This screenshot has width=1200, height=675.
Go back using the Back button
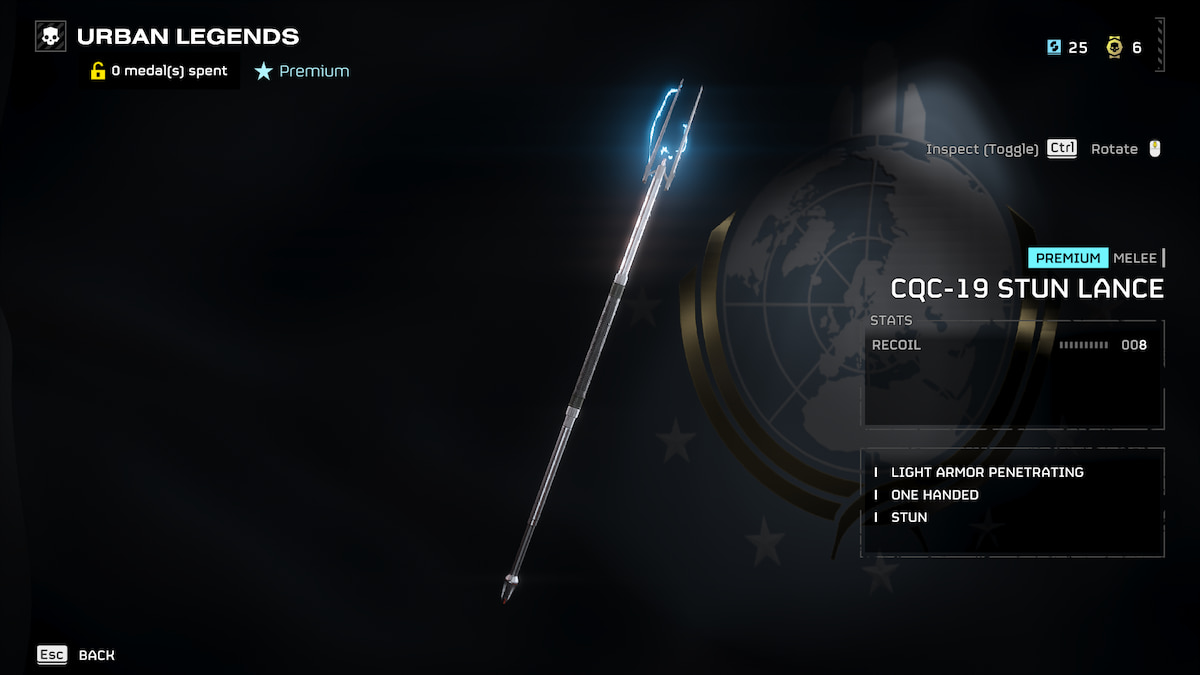(x=77, y=655)
